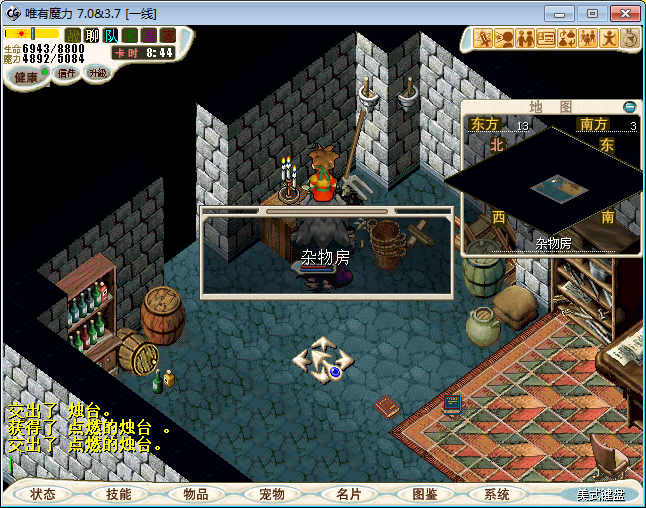The width and height of the screenshot is (646, 508).
Task: Open the 技能 skills menu
Action: 119,494
